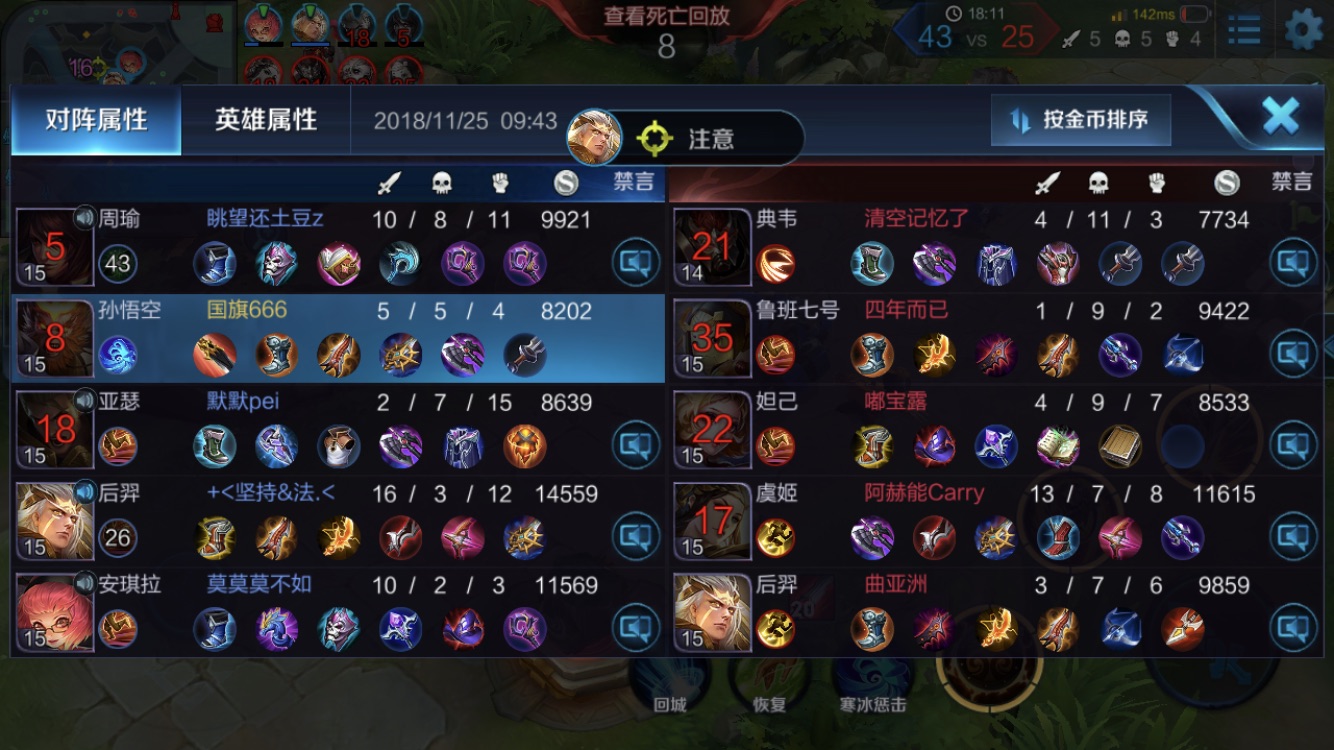This screenshot has width=1334, height=750.
Task: Switch to the 英雄属性 tab
Action: click(265, 120)
